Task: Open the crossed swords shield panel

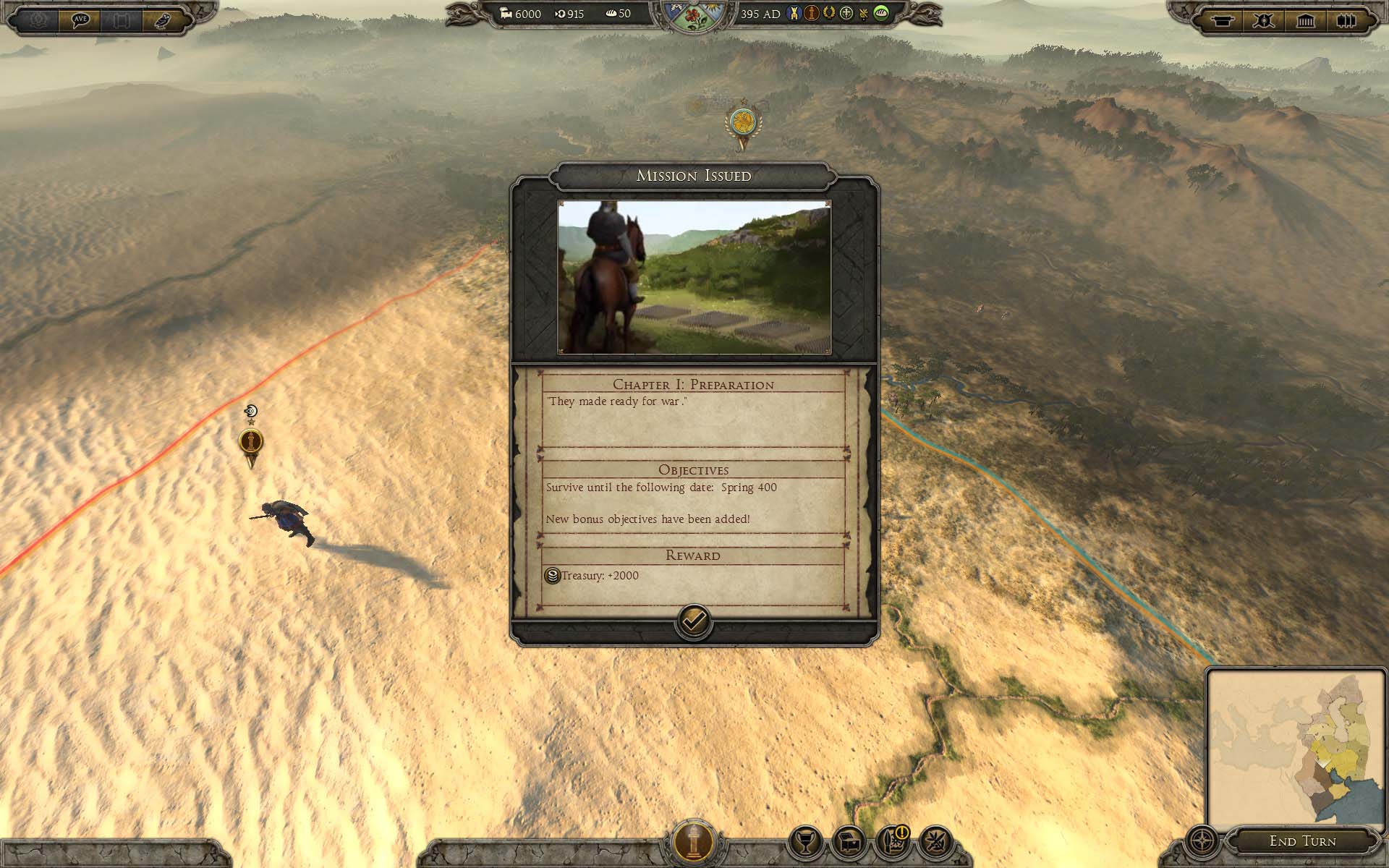Action: point(1263,20)
